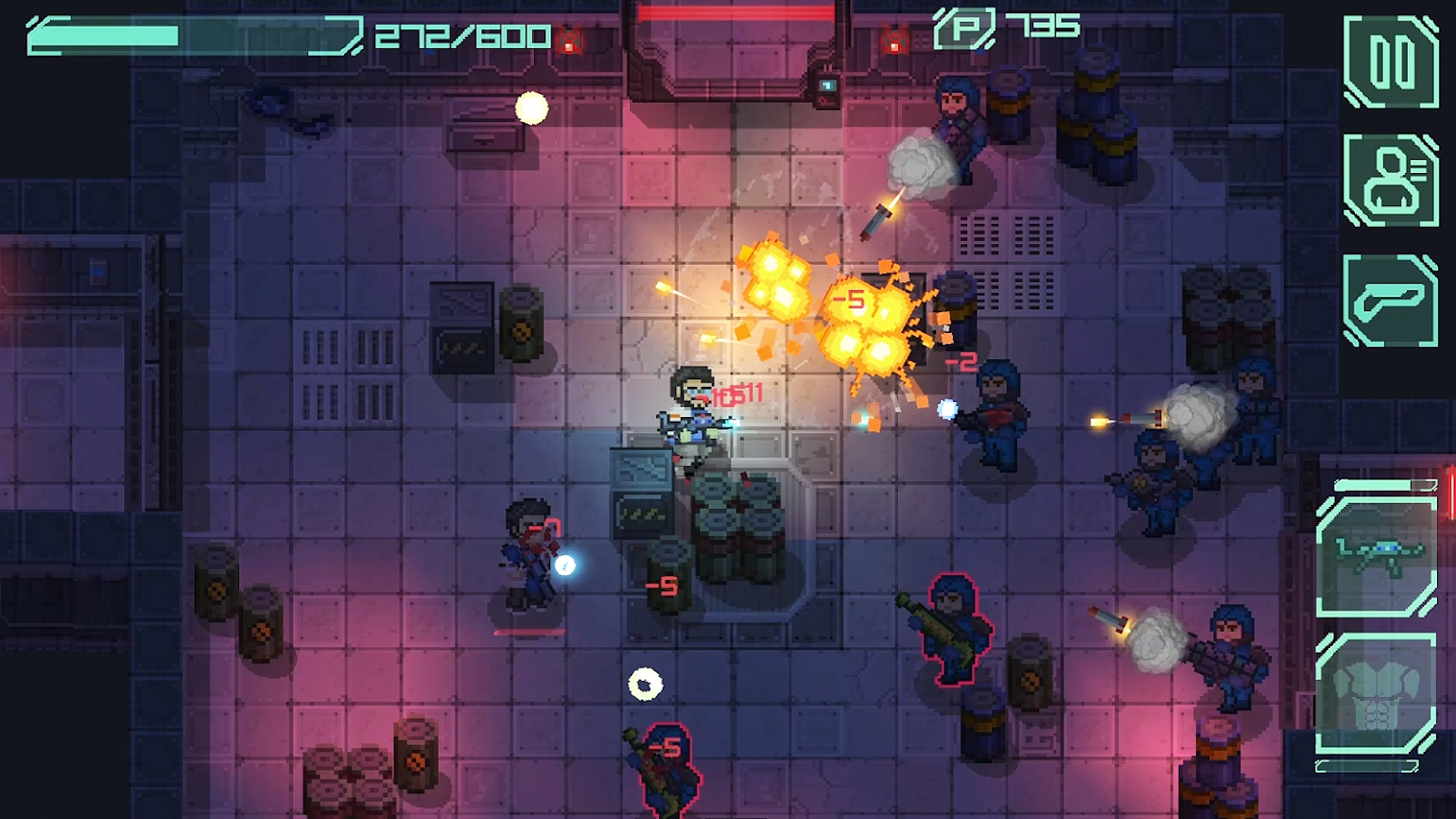Select the body armor slot
Screen dimensions: 1456x819
(1377, 695)
